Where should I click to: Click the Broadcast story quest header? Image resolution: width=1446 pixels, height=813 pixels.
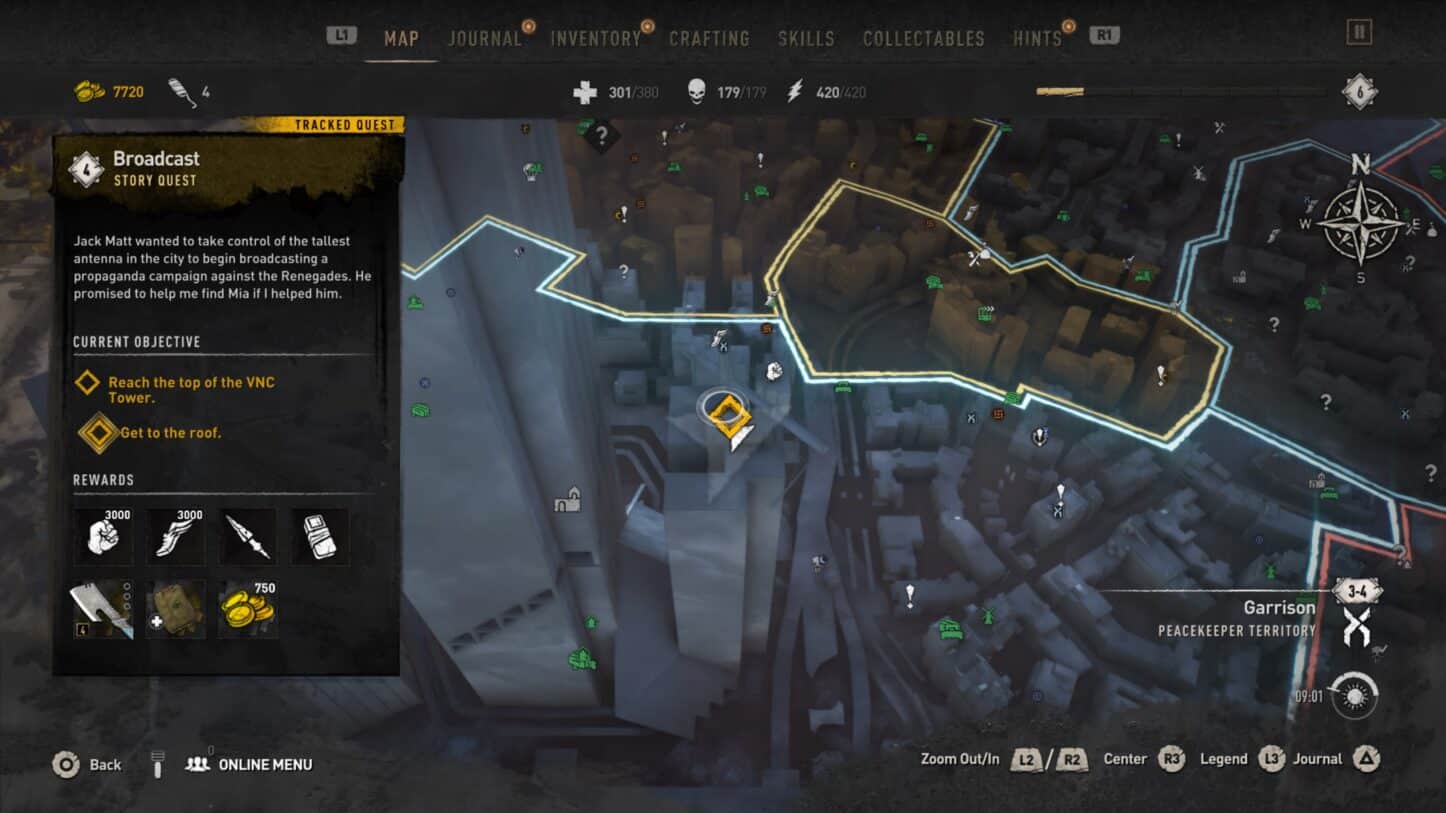[155, 167]
